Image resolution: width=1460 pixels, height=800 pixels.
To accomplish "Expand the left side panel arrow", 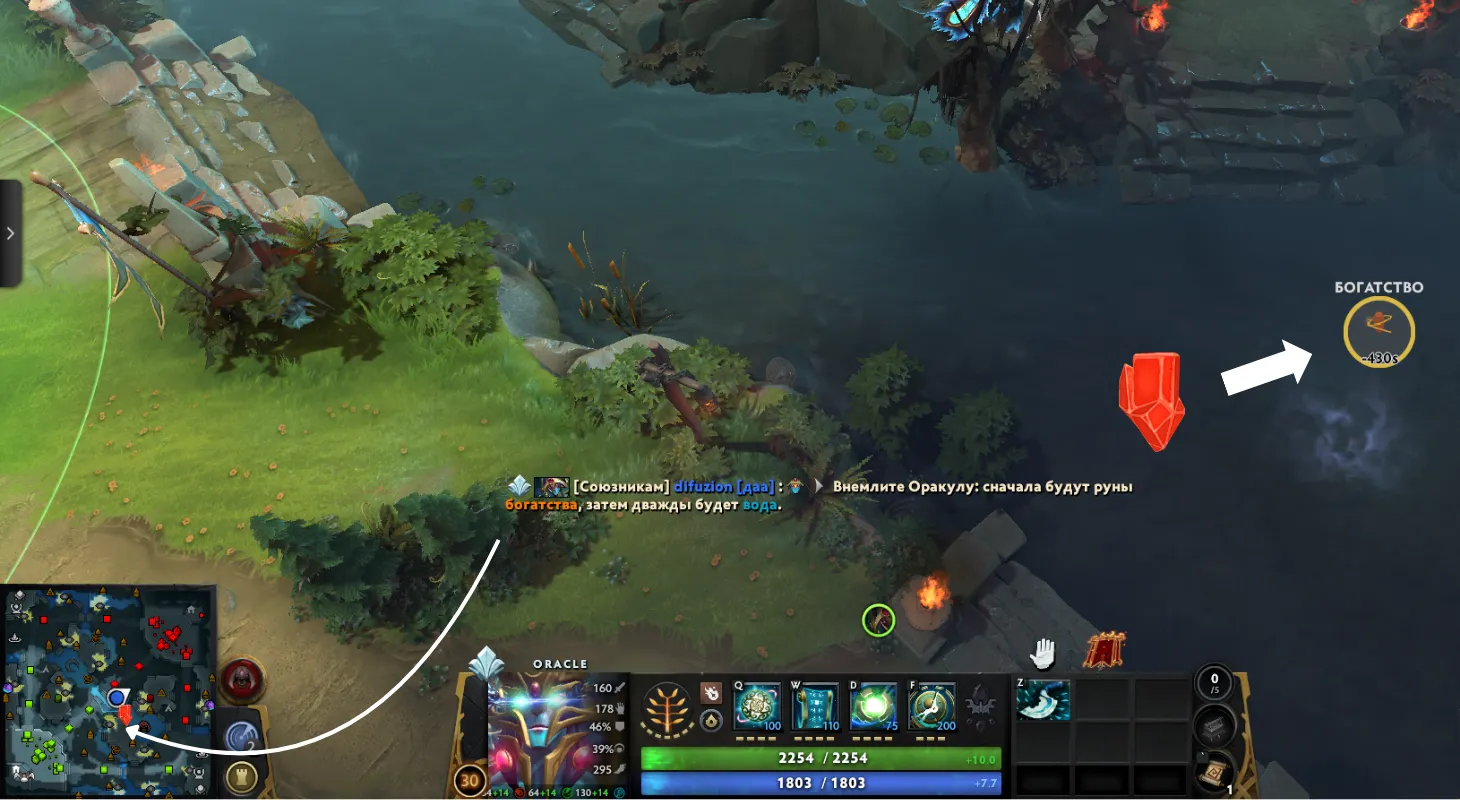I will tap(10, 233).
